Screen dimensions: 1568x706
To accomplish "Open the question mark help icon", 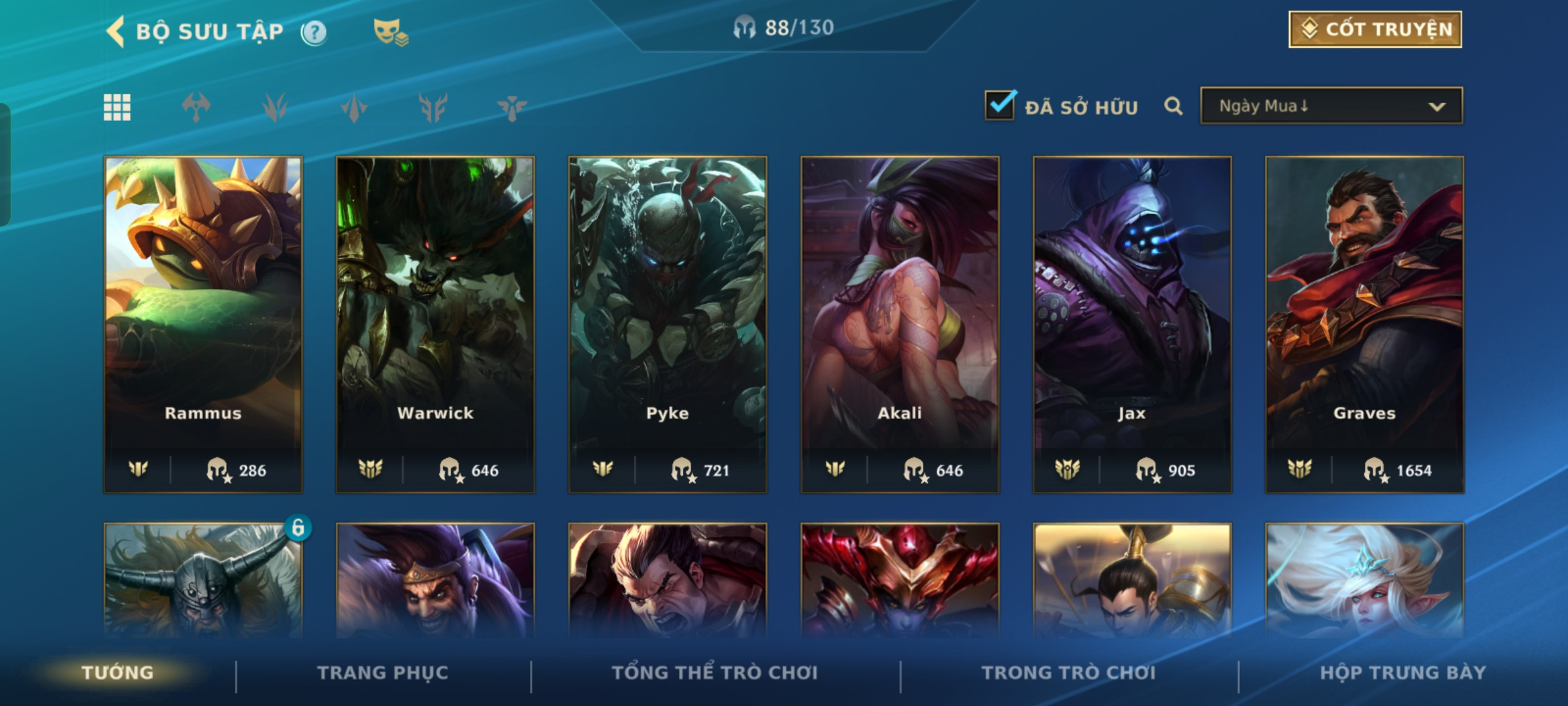I will coord(314,32).
